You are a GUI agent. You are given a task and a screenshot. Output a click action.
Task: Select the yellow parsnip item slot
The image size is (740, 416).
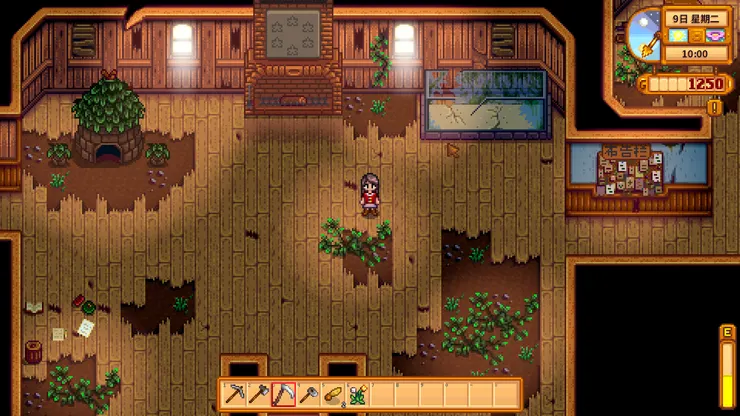[x=333, y=395]
